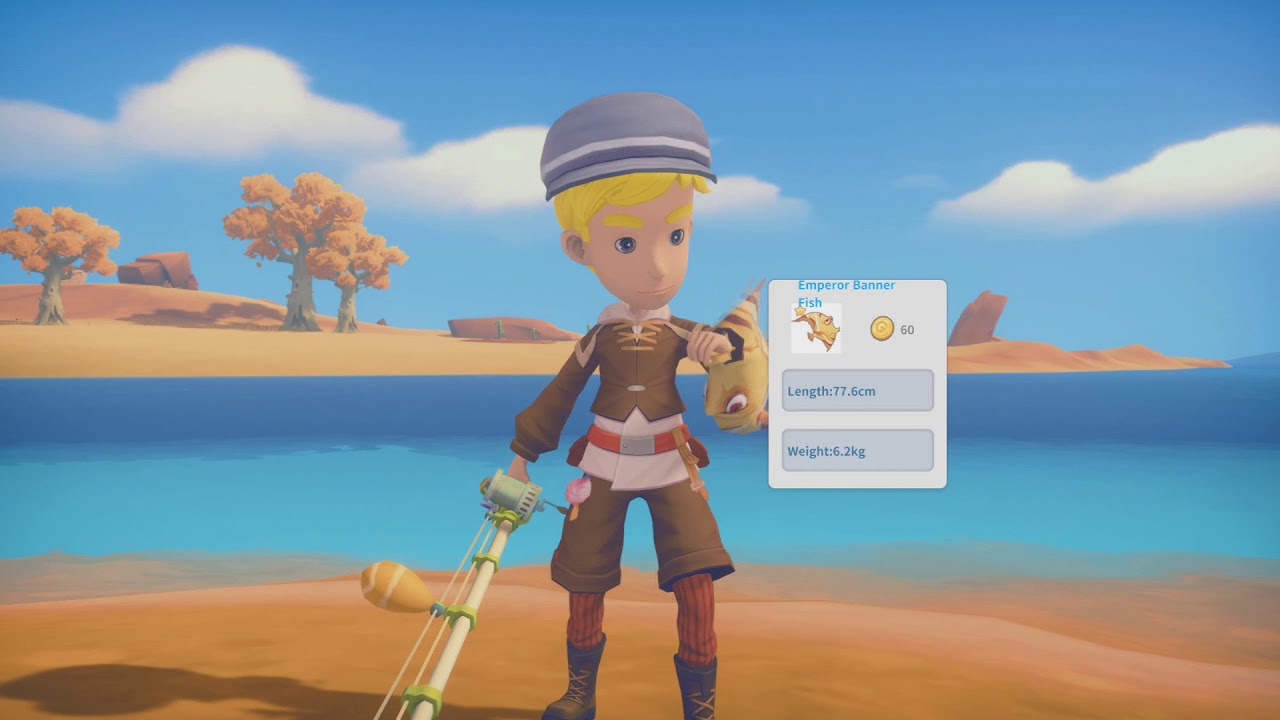Viewport: 1280px width, 720px height.
Task: Select the Weight:6.2kg info bar
Action: (x=855, y=450)
